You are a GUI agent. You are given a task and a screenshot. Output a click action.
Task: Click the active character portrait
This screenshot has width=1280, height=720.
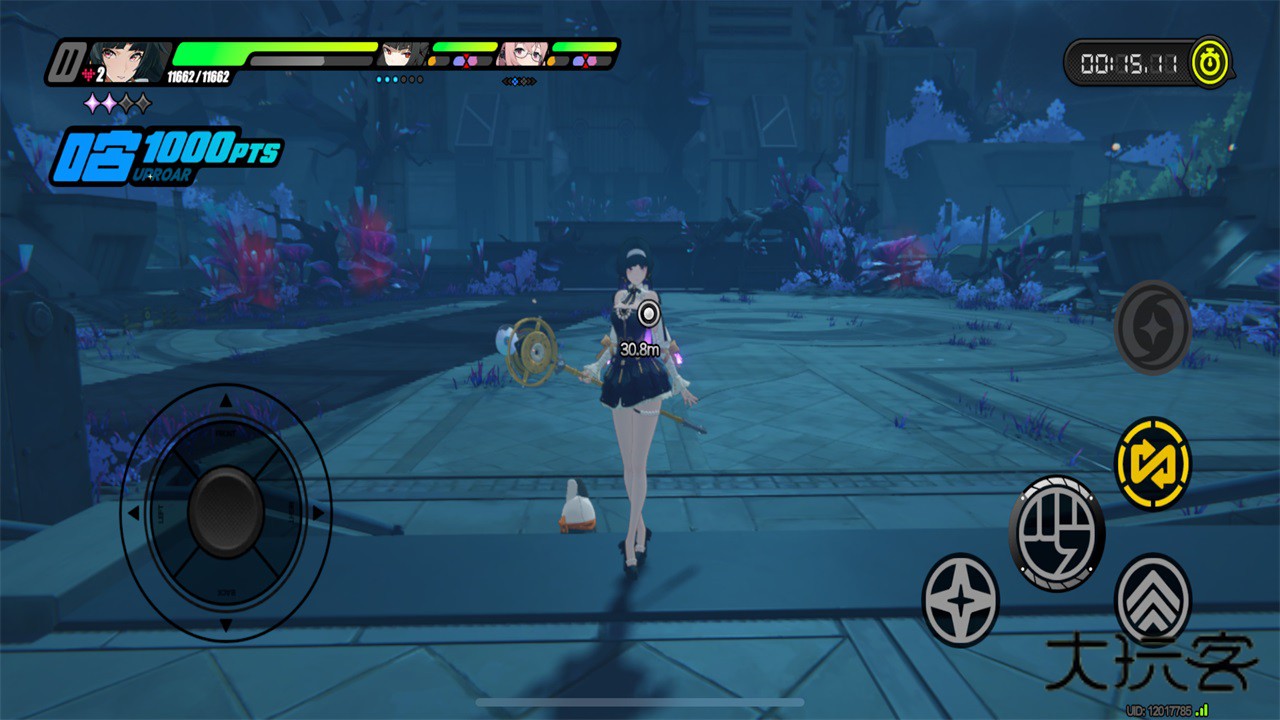[129, 62]
